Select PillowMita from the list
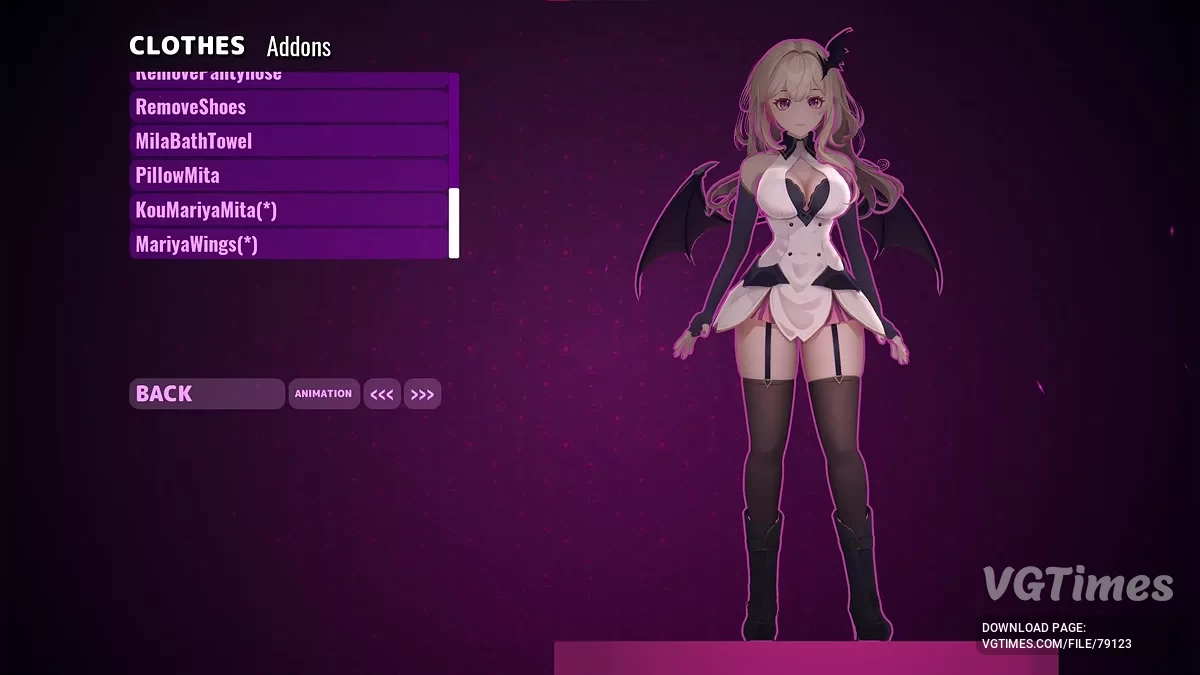Viewport: 1200px width, 675px height. (x=289, y=176)
